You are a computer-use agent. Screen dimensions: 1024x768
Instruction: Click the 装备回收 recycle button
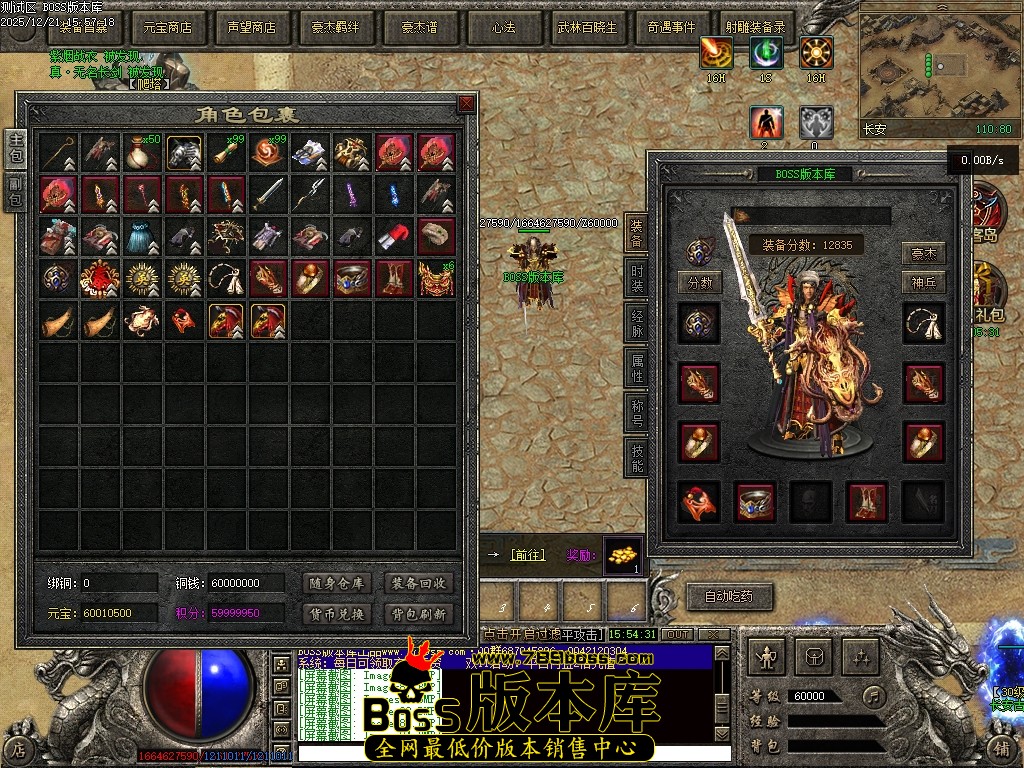point(419,583)
